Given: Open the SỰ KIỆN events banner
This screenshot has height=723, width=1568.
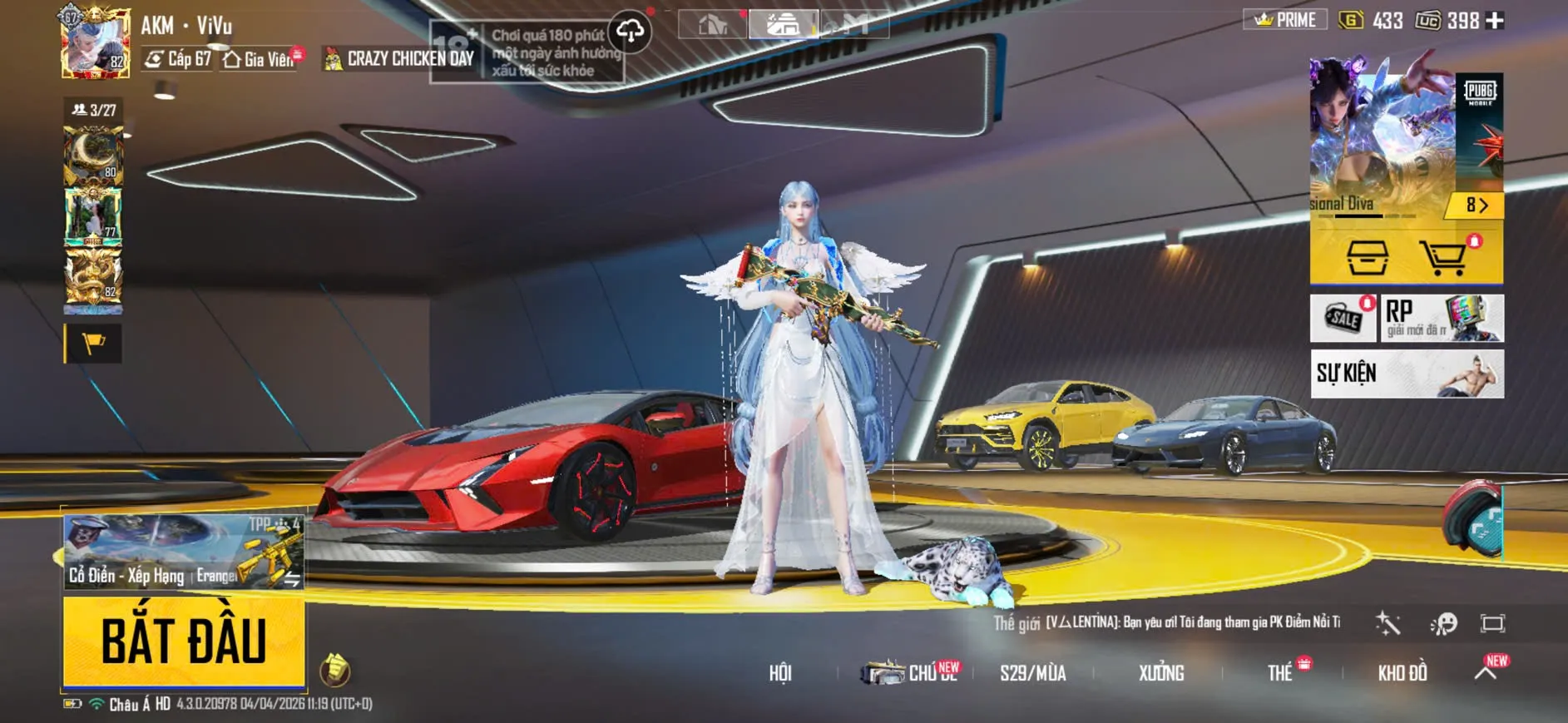Looking at the screenshot, I should click(1407, 374).
